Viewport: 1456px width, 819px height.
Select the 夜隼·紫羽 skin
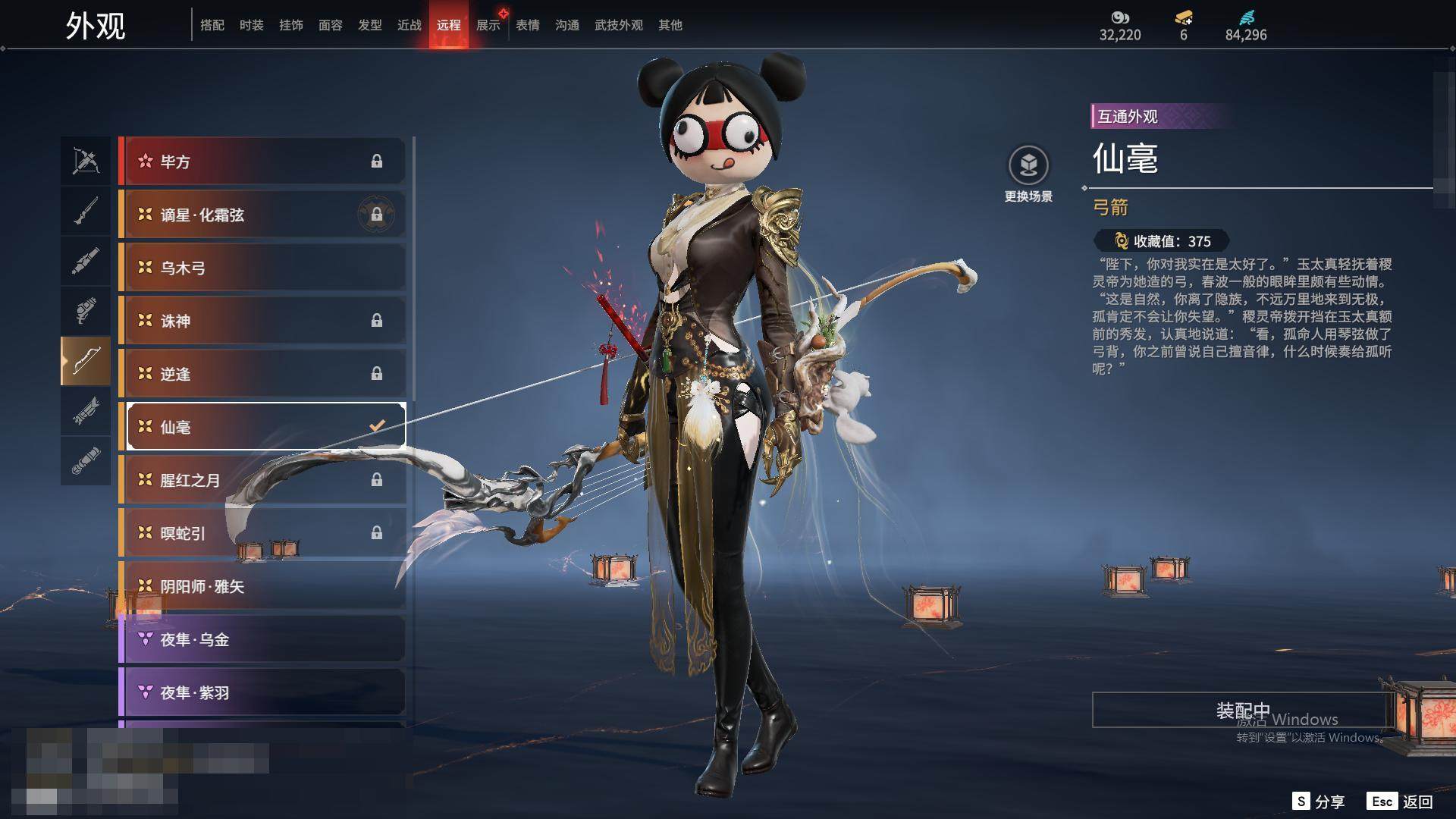coord(262,692)
